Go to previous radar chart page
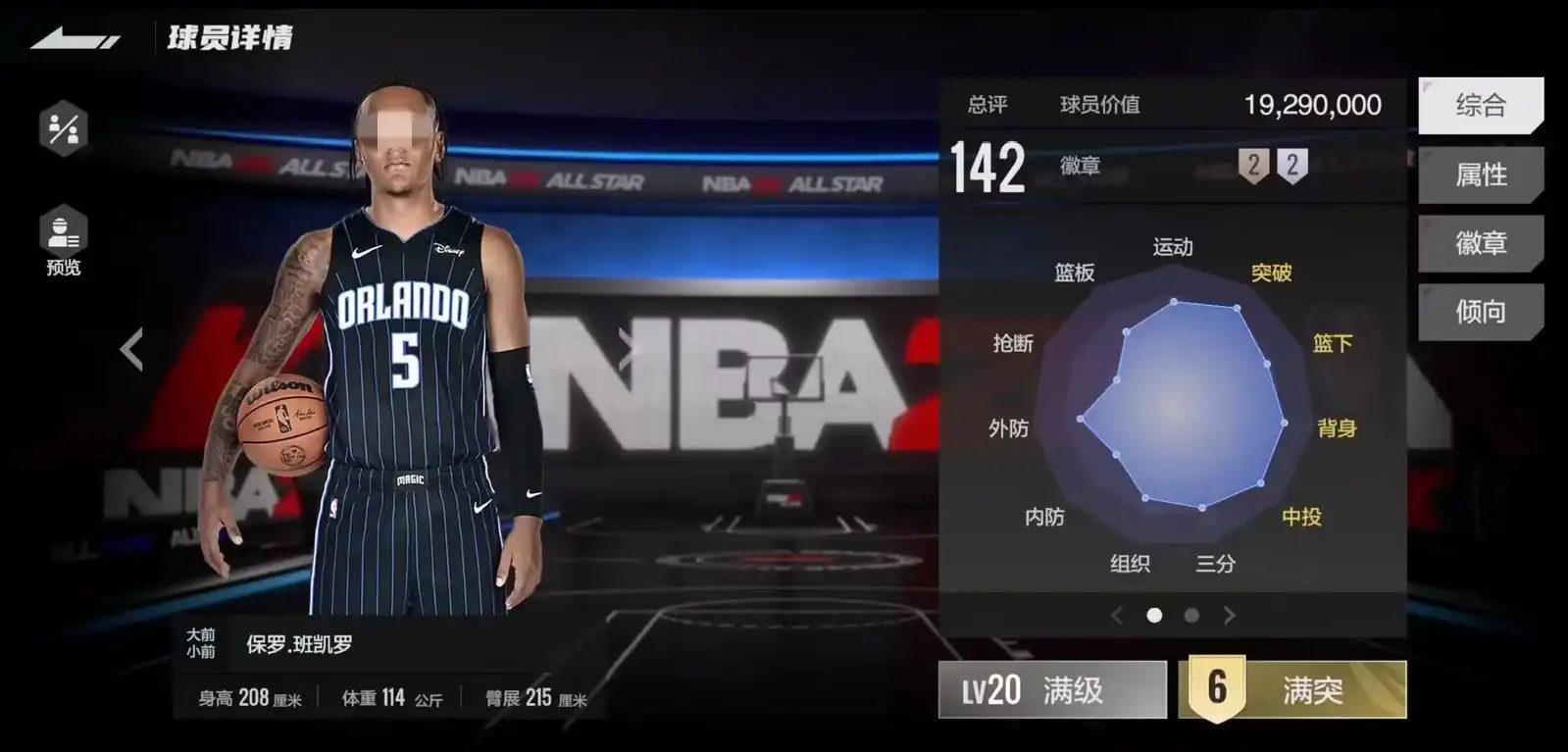This screenshot has height=752, width=1568. pyautogui.click(x=1116, y=616)
